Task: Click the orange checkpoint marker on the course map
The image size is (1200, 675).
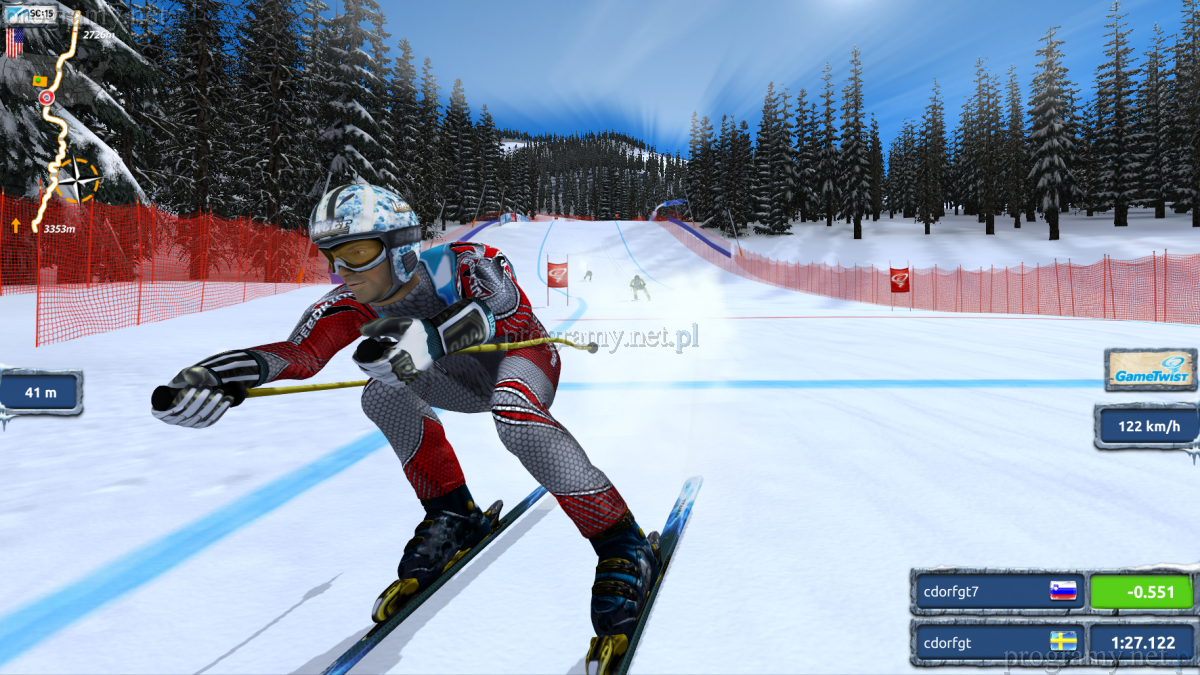Action: pyautogui.click(x=40, y=79)
